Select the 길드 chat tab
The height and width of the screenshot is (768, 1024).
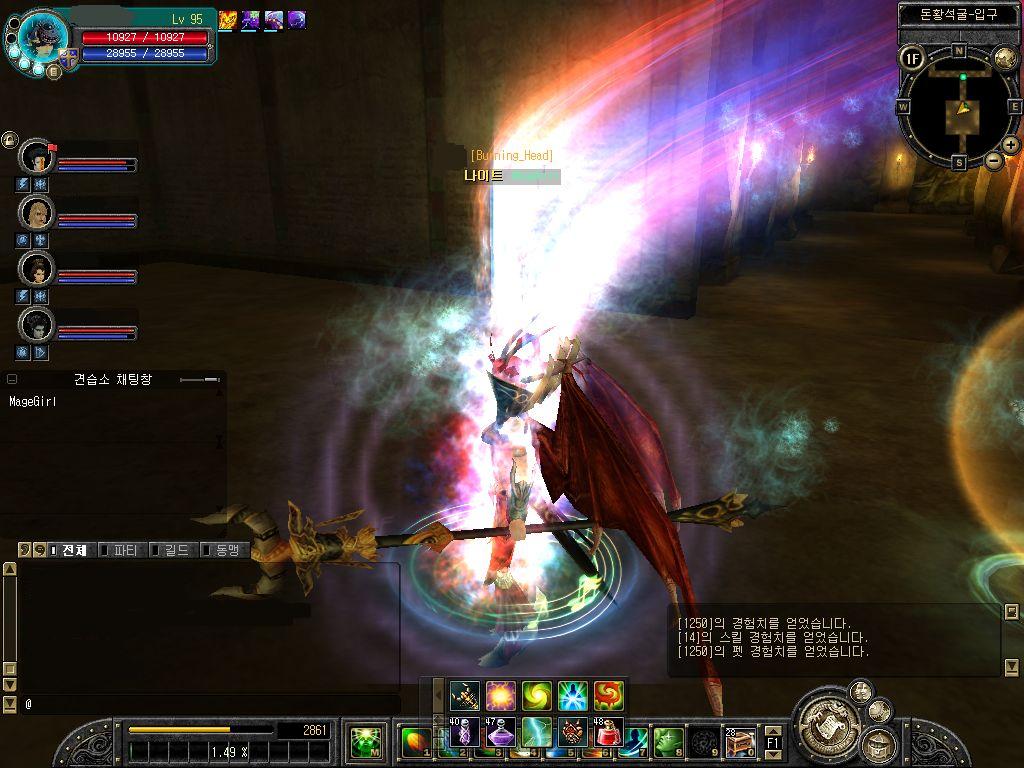[171, 550]
